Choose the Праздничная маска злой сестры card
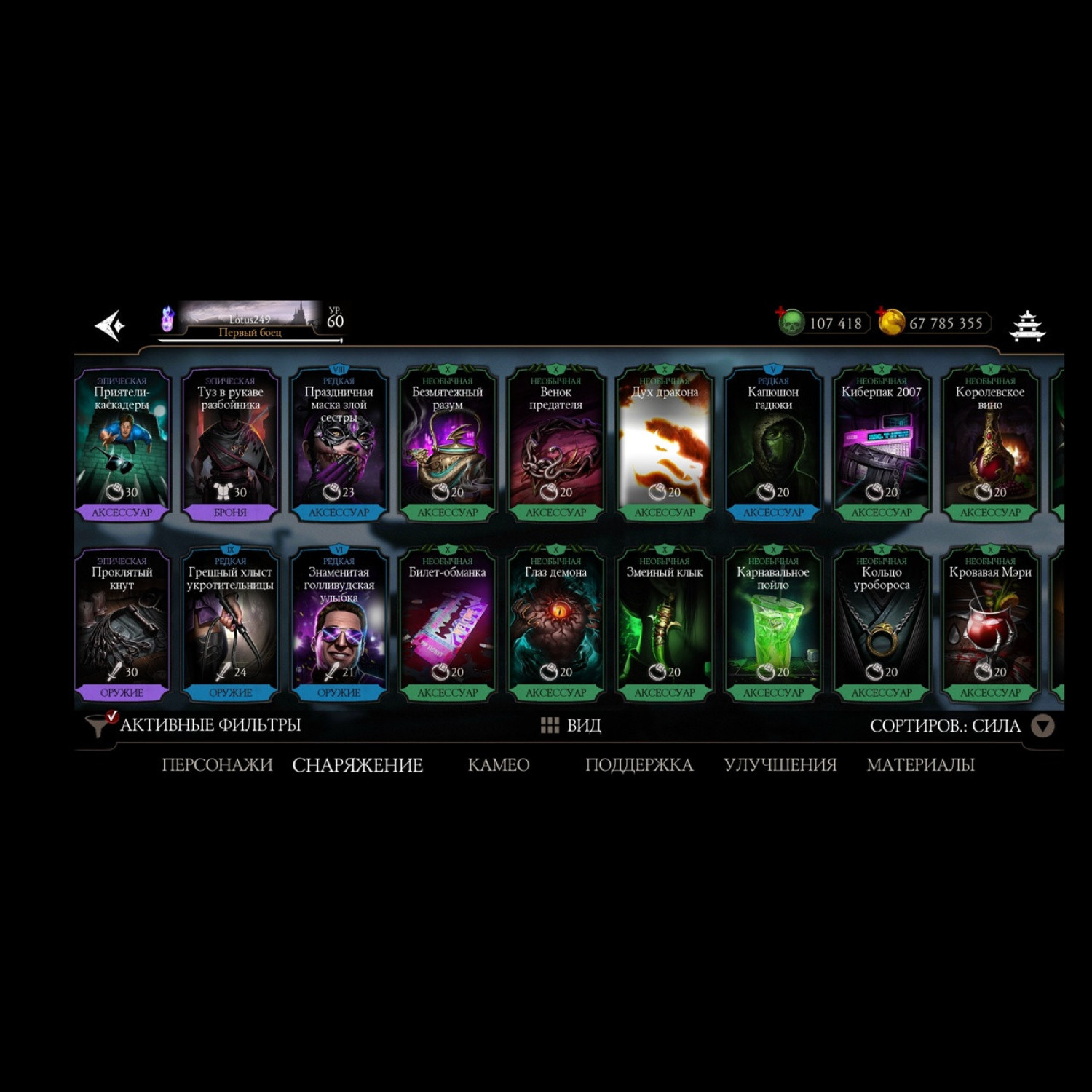 pos(339,444)
